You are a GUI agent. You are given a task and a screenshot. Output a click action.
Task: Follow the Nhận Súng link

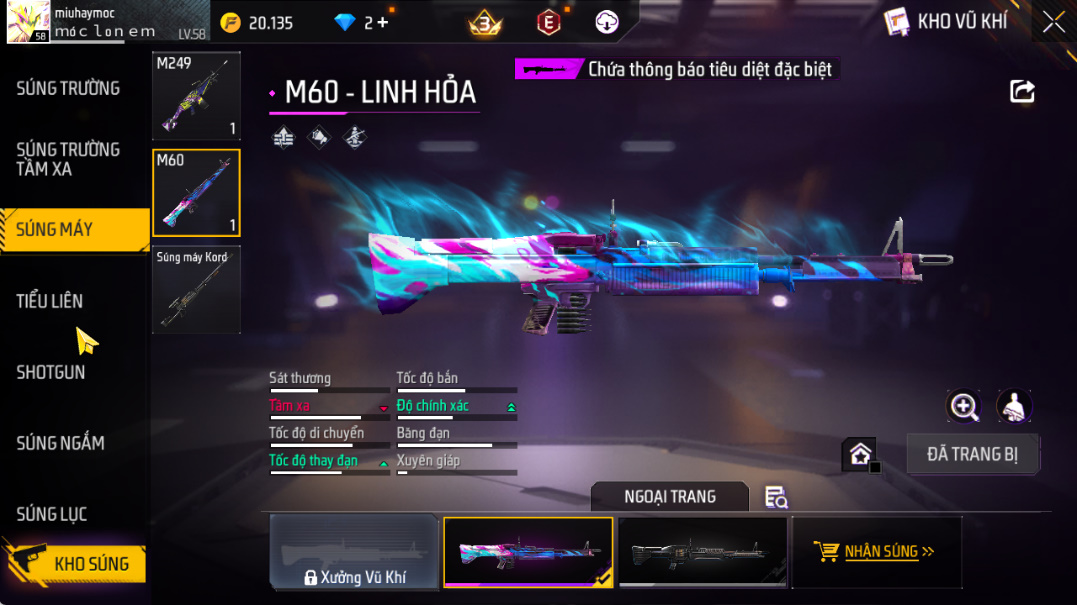(x=877, y=551)
